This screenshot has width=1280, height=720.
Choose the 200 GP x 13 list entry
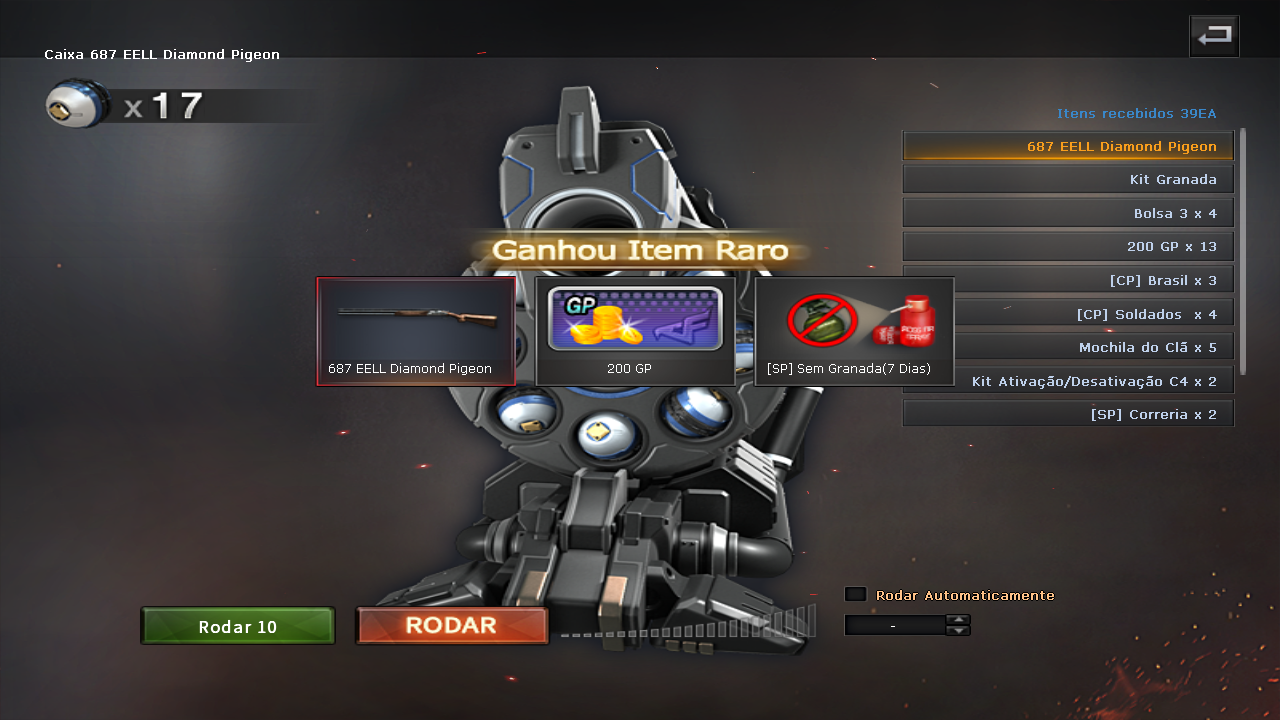1068,247
